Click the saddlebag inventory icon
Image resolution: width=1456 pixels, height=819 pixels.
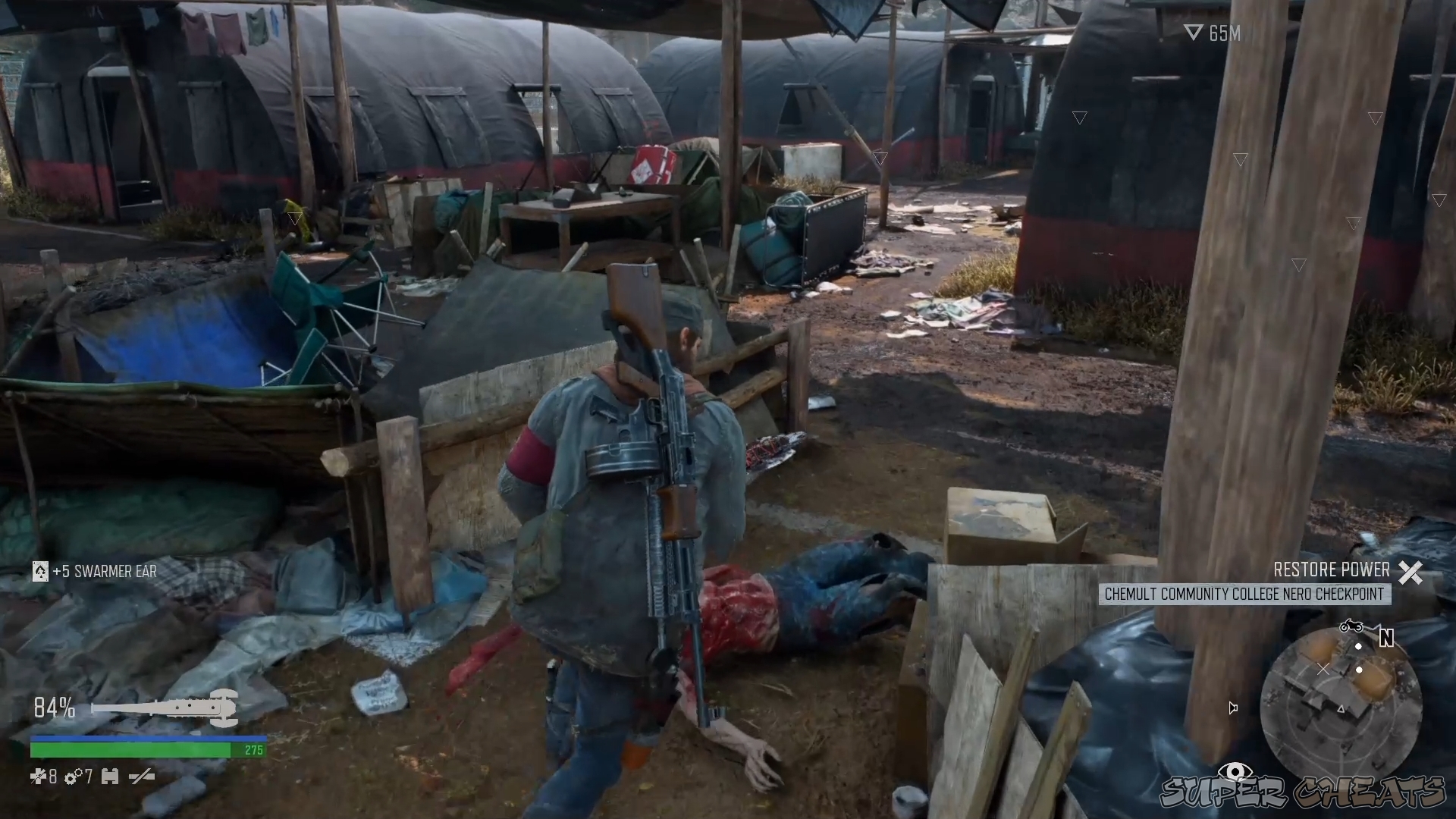(x=110, y=777)
